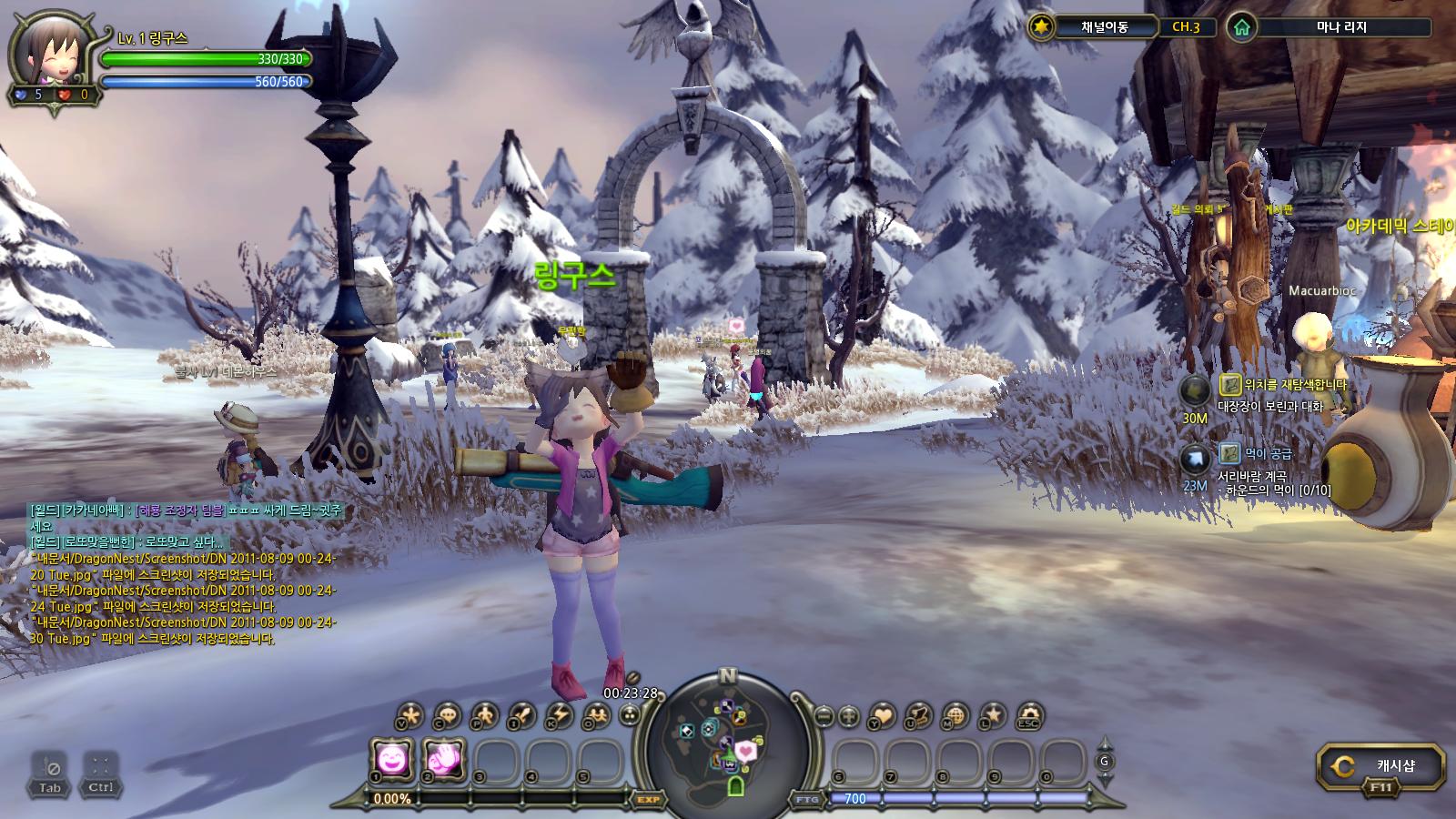Click the minimap minus zoom button
The width and height of the screenshot is (1456, 819).
tap(824, 716)
